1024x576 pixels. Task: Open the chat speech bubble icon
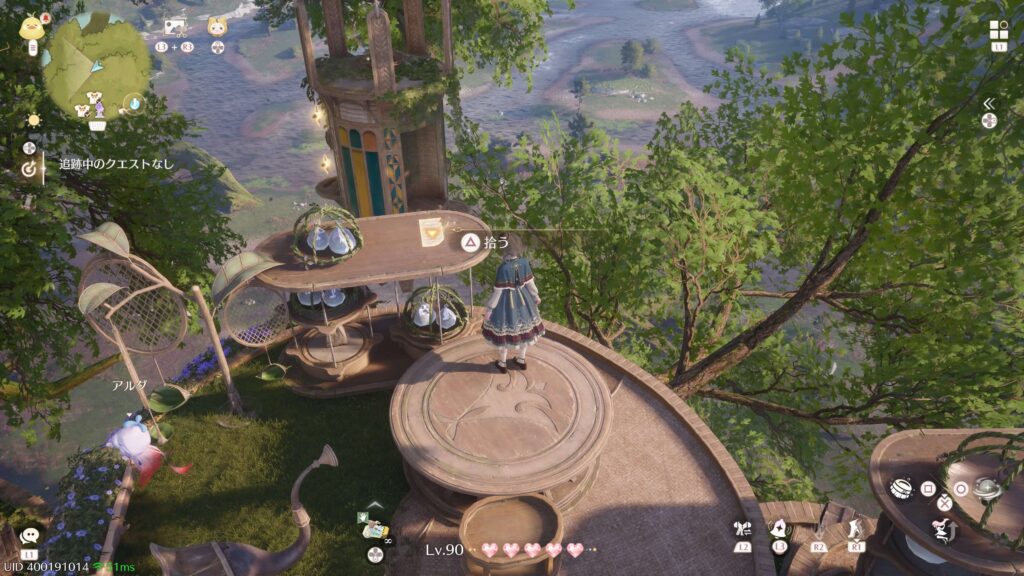tap(29, 537)
